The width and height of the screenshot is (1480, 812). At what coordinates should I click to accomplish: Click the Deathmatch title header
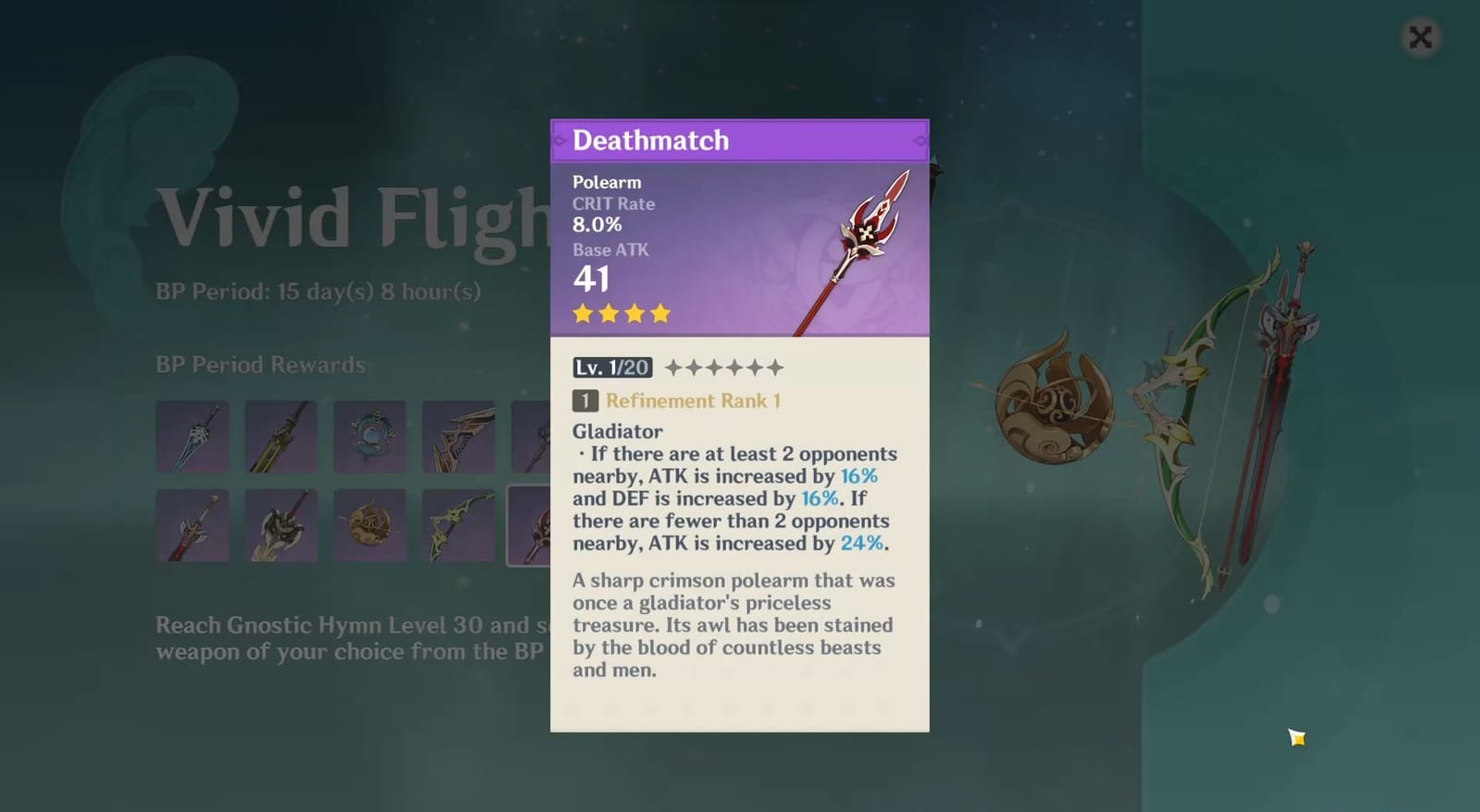[651, 140]
